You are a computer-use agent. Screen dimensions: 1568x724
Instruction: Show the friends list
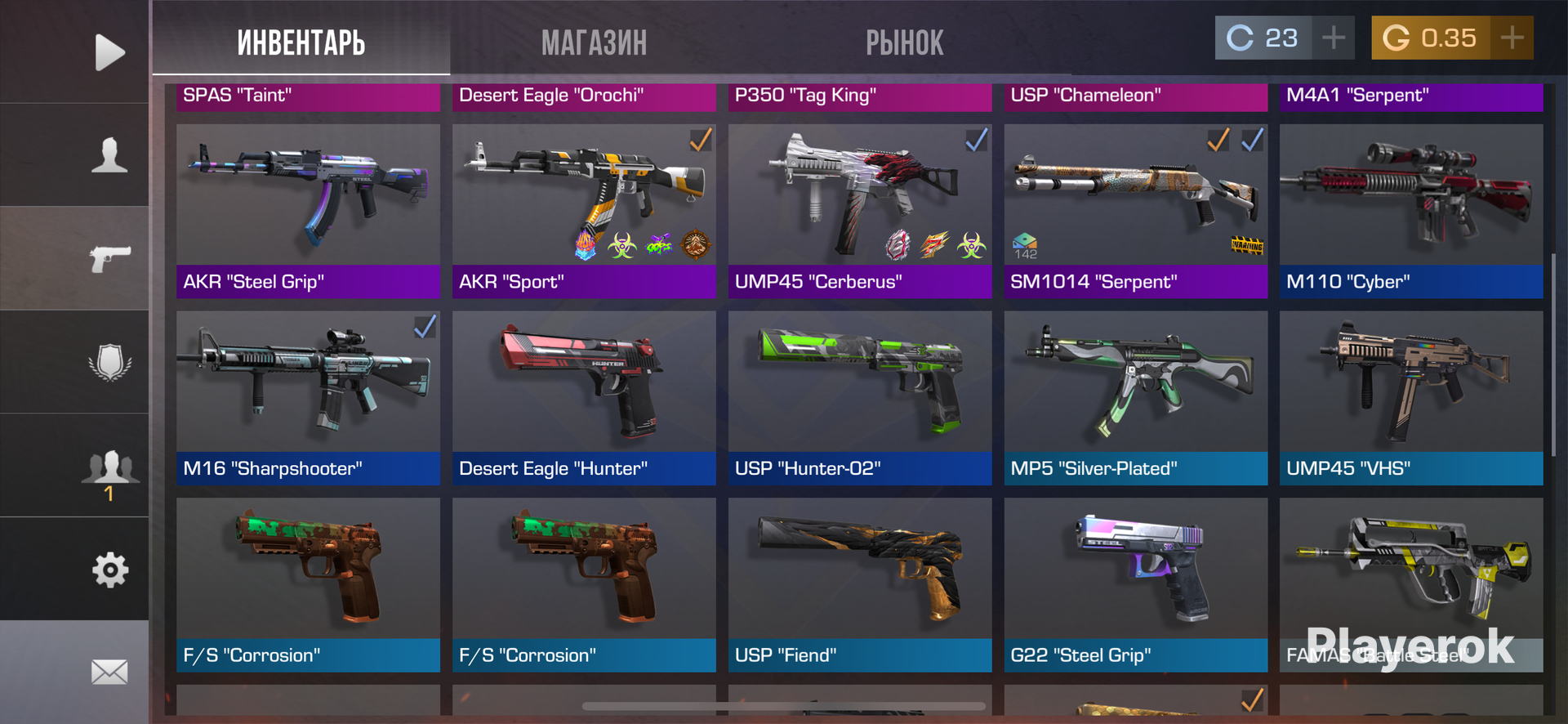click(109, 467)
